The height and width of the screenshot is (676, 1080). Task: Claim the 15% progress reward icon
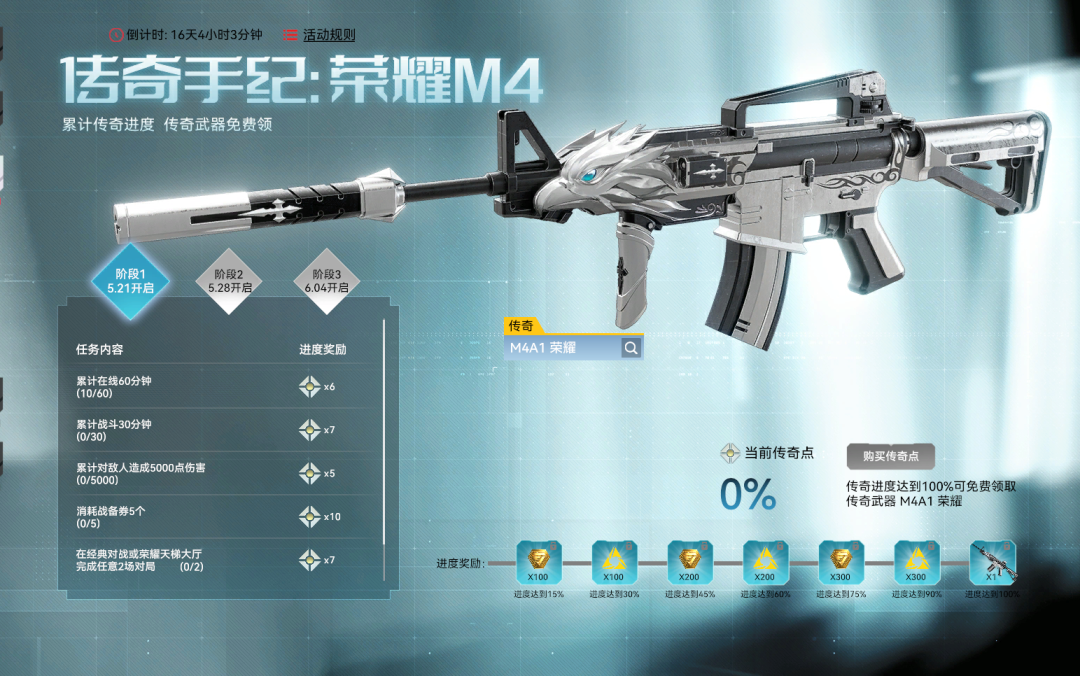[x=540, y=562]
